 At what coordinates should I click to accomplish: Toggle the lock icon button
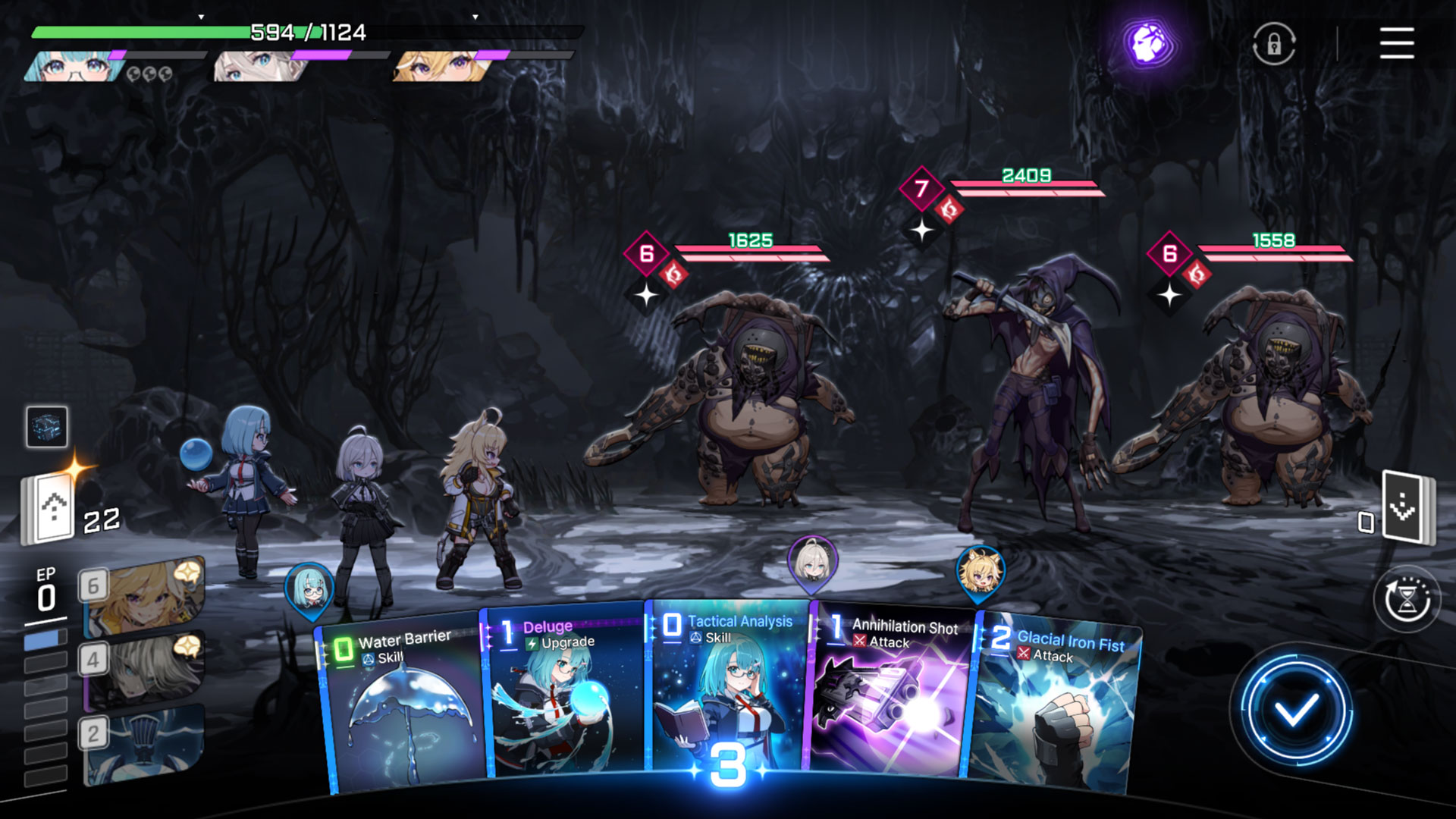click(x=1274, y=43)
